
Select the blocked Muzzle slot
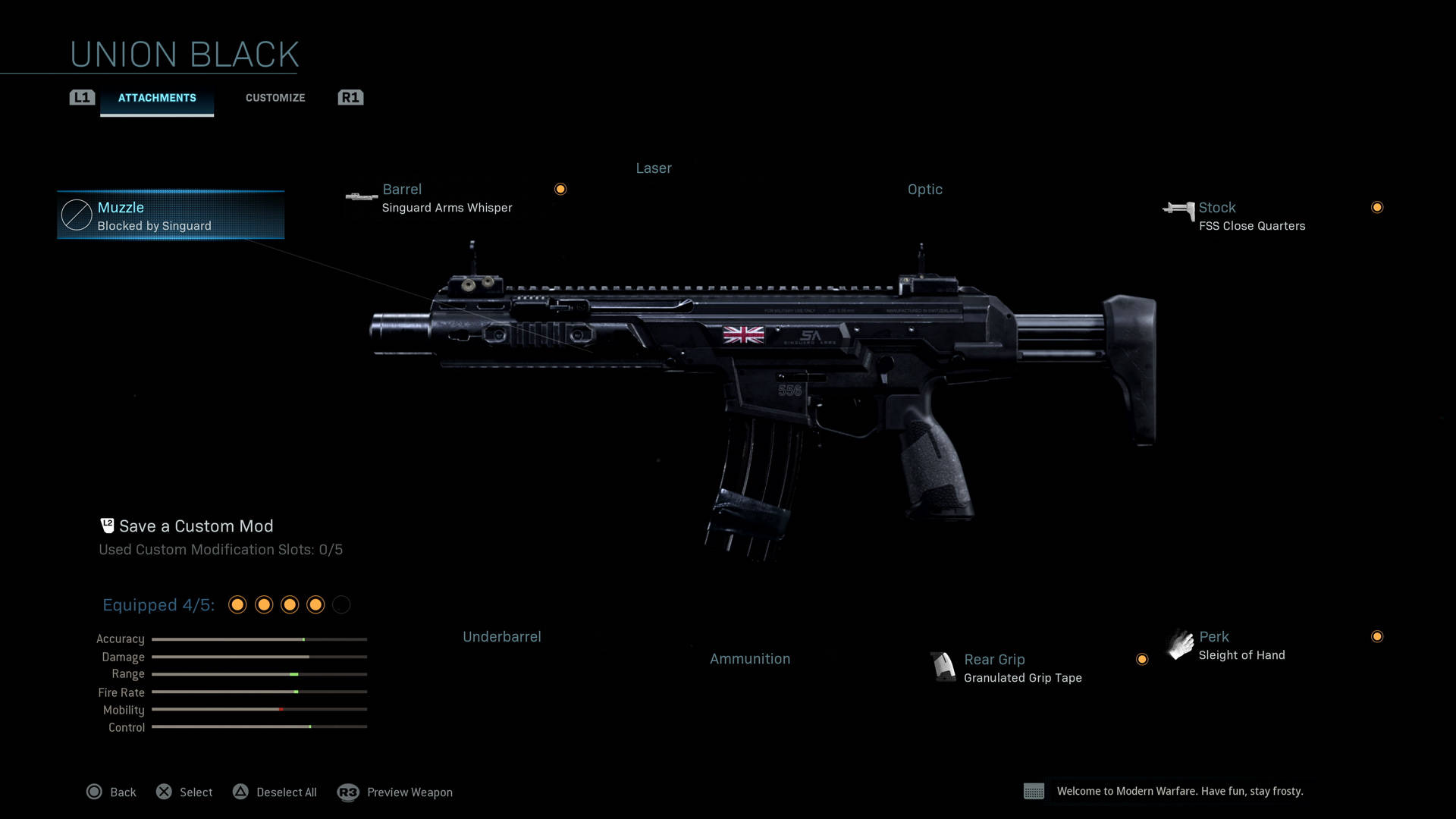tap(171, 215)
